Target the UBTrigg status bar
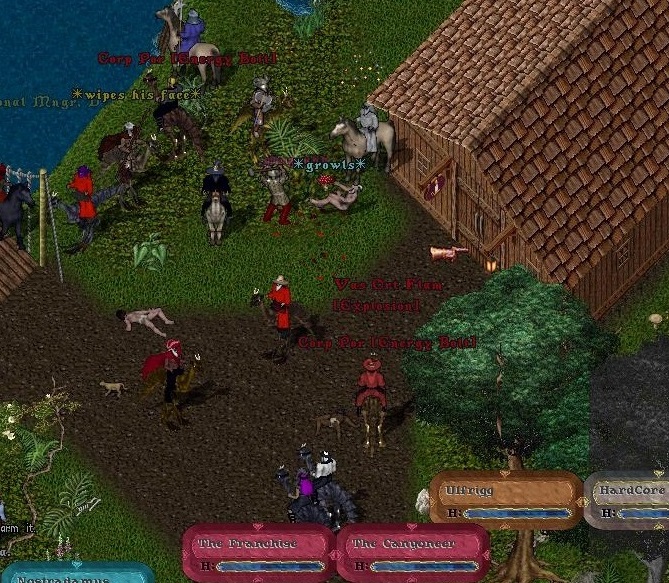 pyautogui.click(x=505, y=499)
